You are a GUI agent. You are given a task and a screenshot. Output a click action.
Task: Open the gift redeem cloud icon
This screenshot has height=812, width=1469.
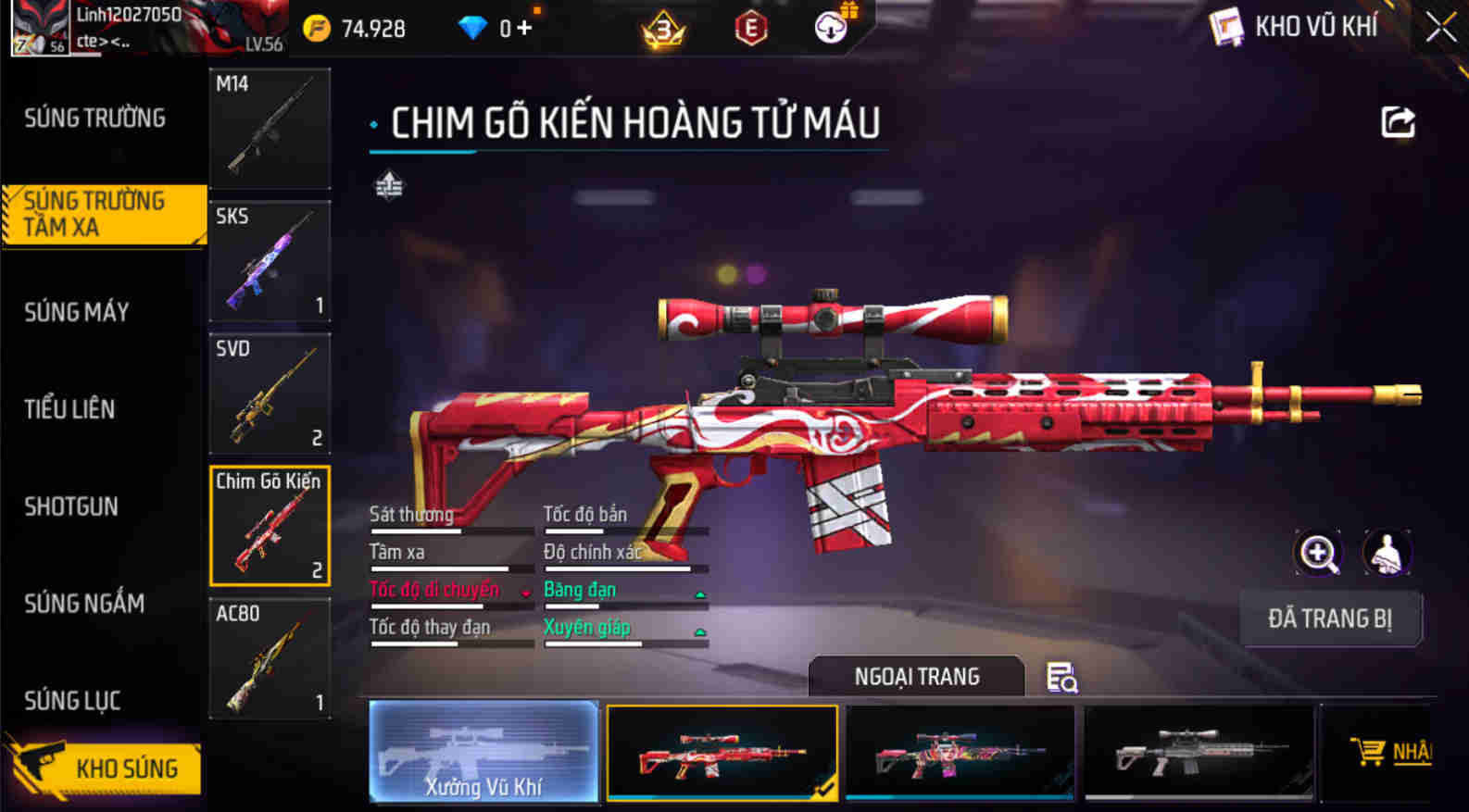click(x=831, y=27)
